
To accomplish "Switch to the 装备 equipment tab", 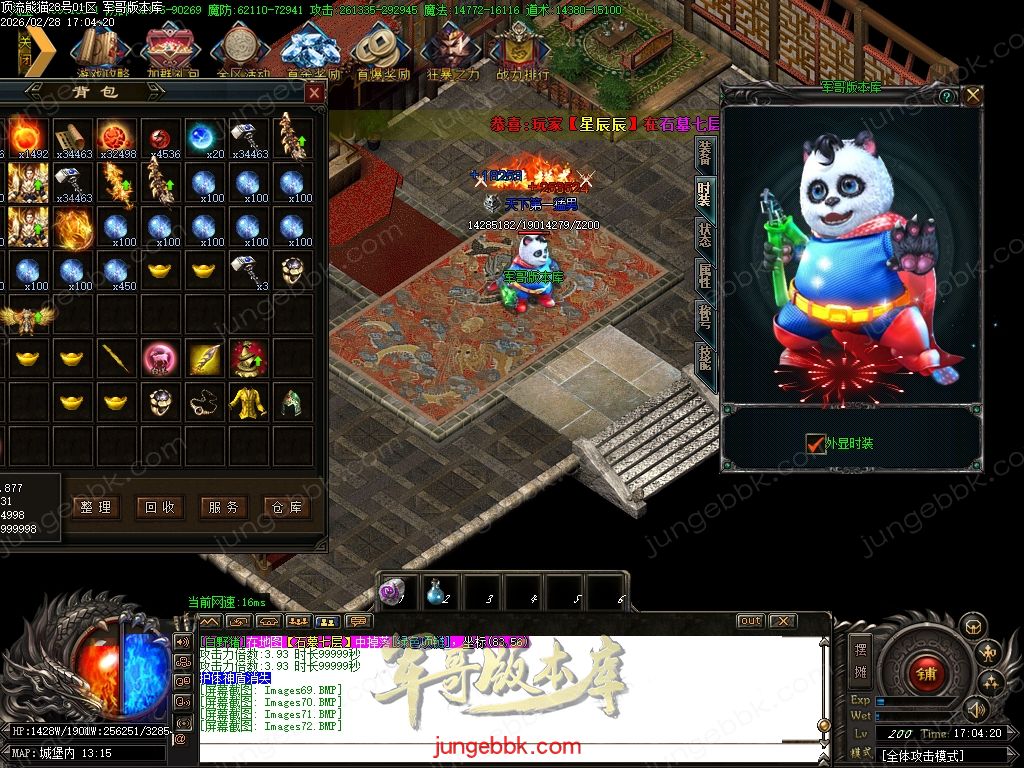I will [705, 153].
